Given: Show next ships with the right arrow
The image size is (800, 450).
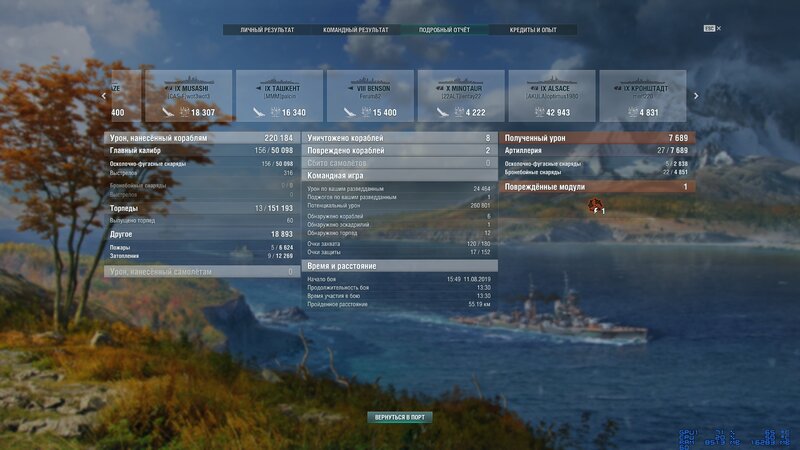Looking at the screenshot, I should coord(696,96).
